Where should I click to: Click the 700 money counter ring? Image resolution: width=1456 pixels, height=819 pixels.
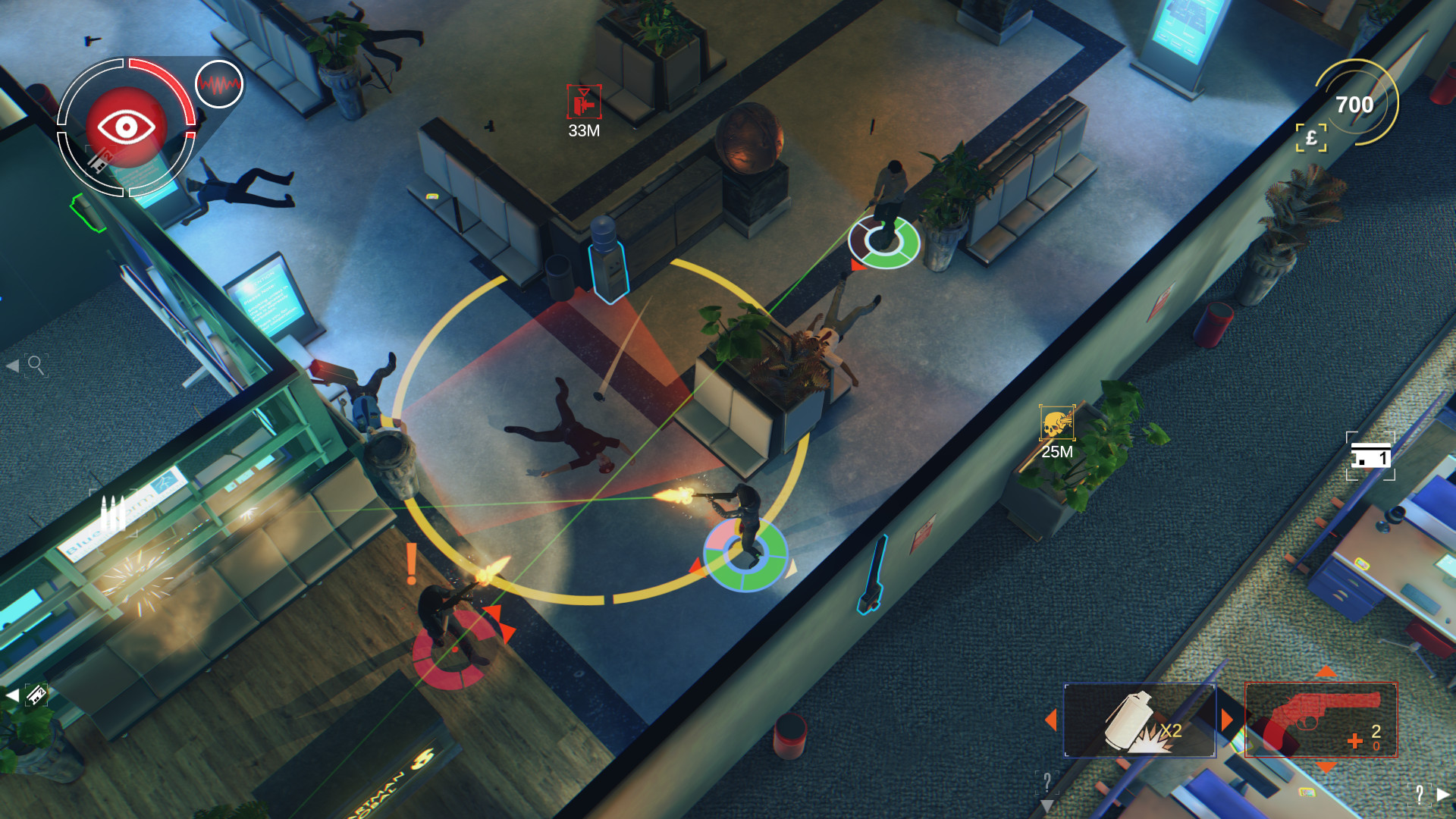coord(1357,101)
